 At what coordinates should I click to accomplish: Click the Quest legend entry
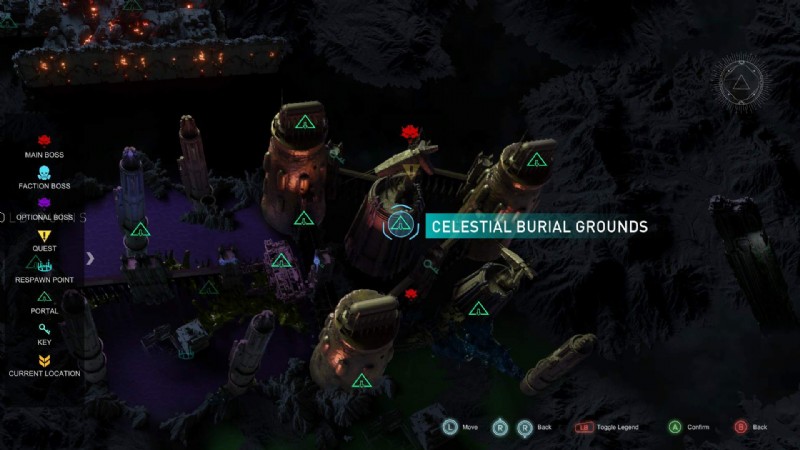(43, 240)
